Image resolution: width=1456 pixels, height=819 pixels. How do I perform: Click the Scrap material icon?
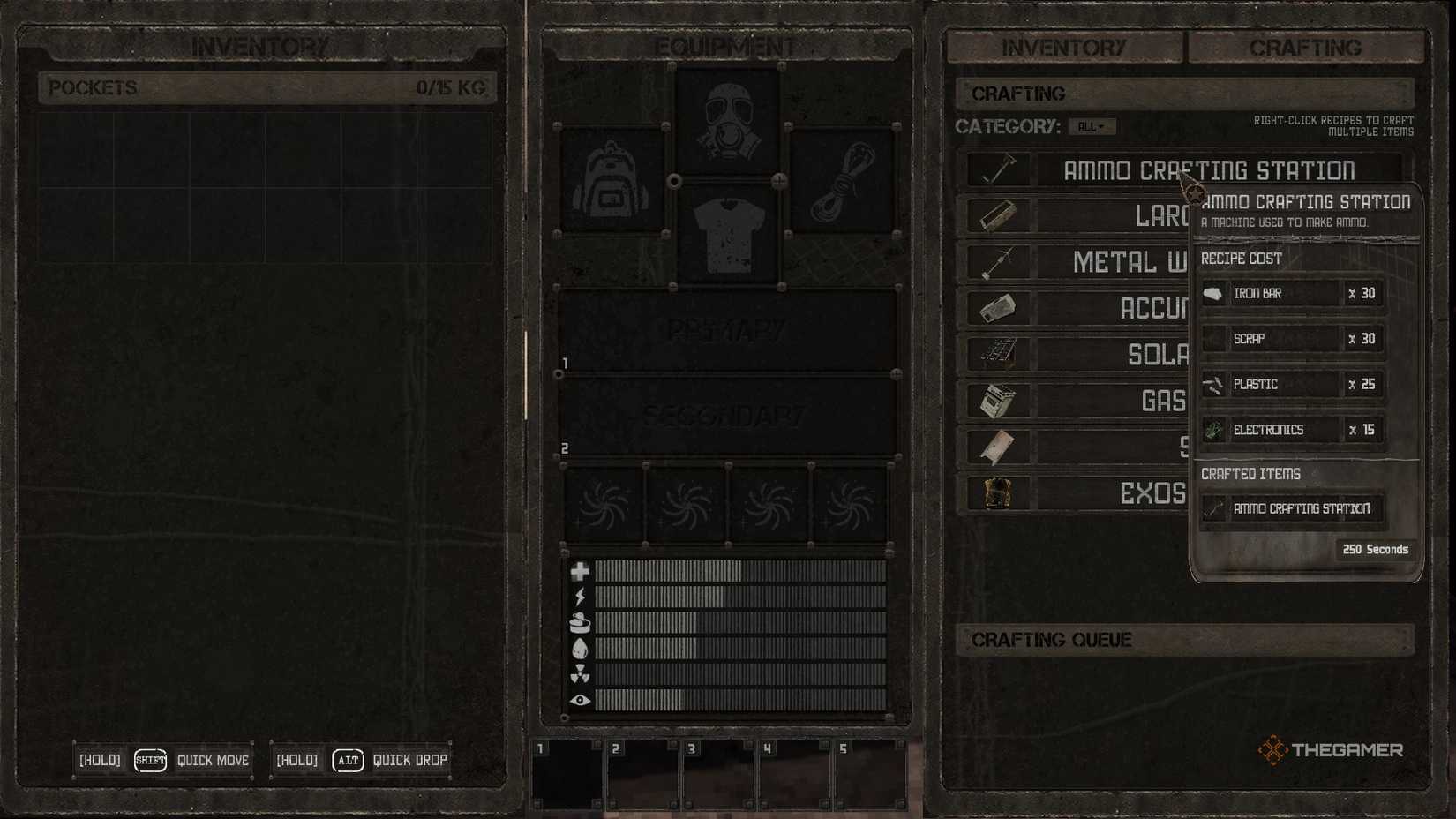(1213, 338)
